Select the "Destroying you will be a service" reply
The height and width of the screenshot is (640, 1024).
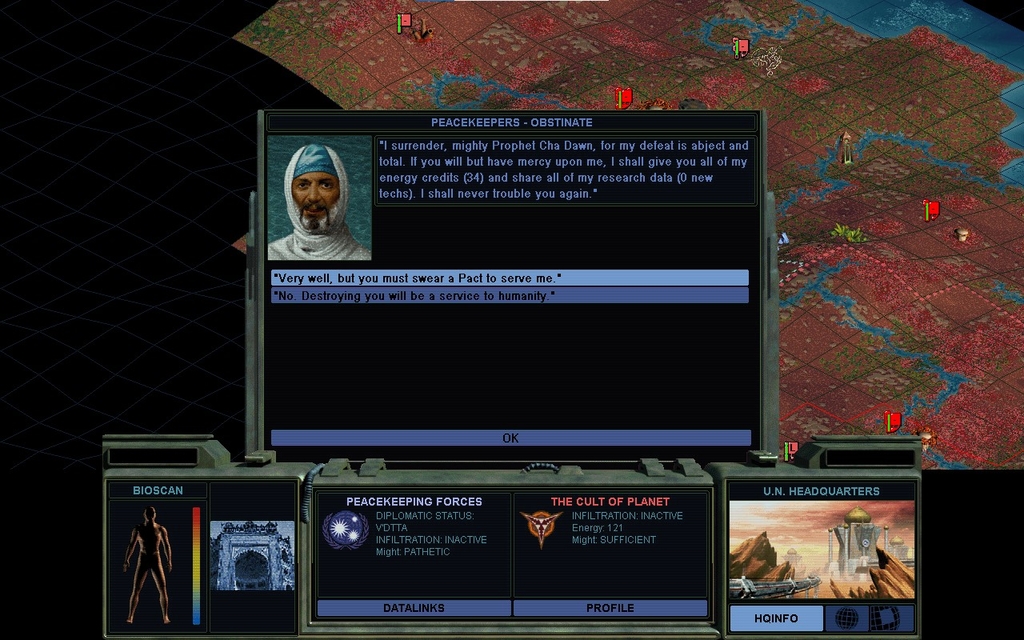pyautogui.click(x=509, y=296)
